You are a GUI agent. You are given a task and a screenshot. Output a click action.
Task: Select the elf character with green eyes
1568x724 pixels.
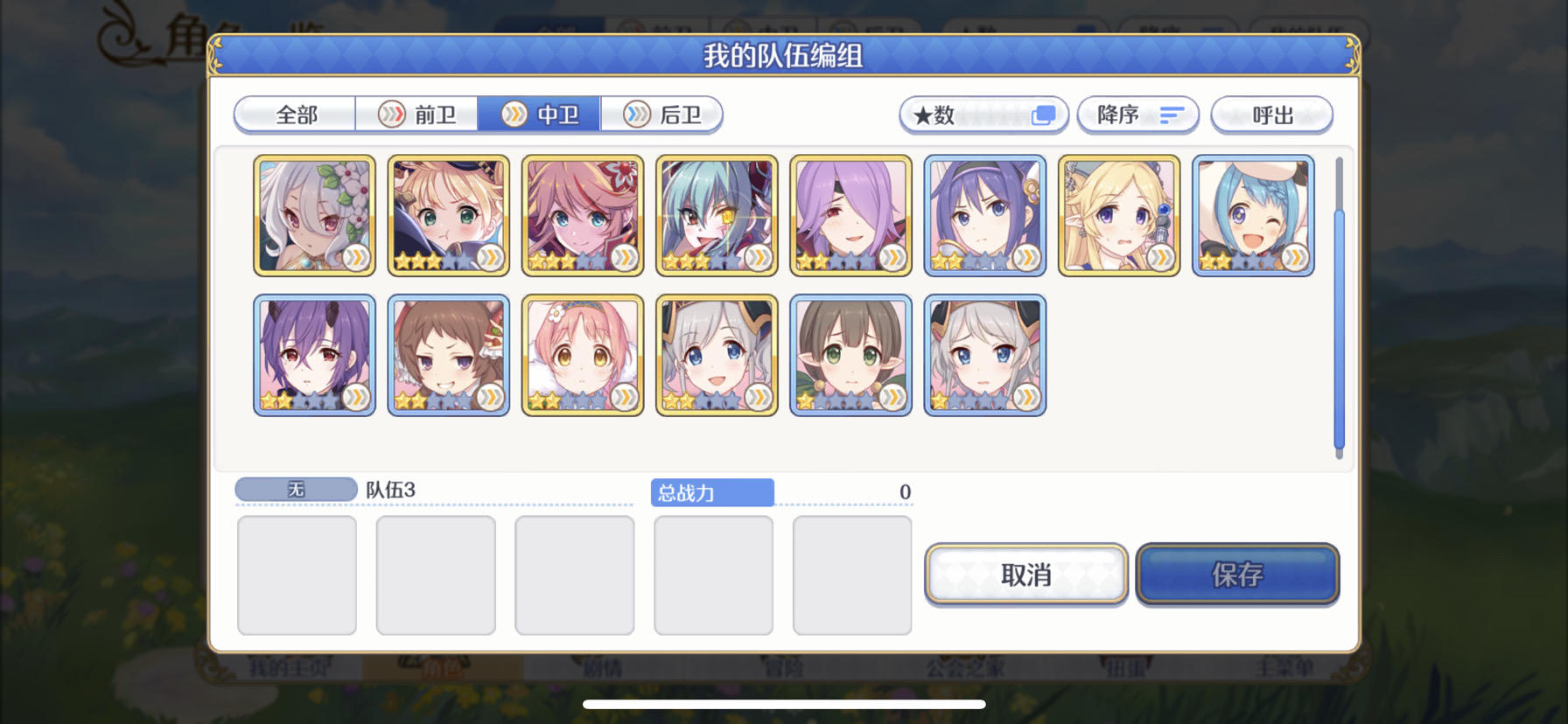click(849, 355)
